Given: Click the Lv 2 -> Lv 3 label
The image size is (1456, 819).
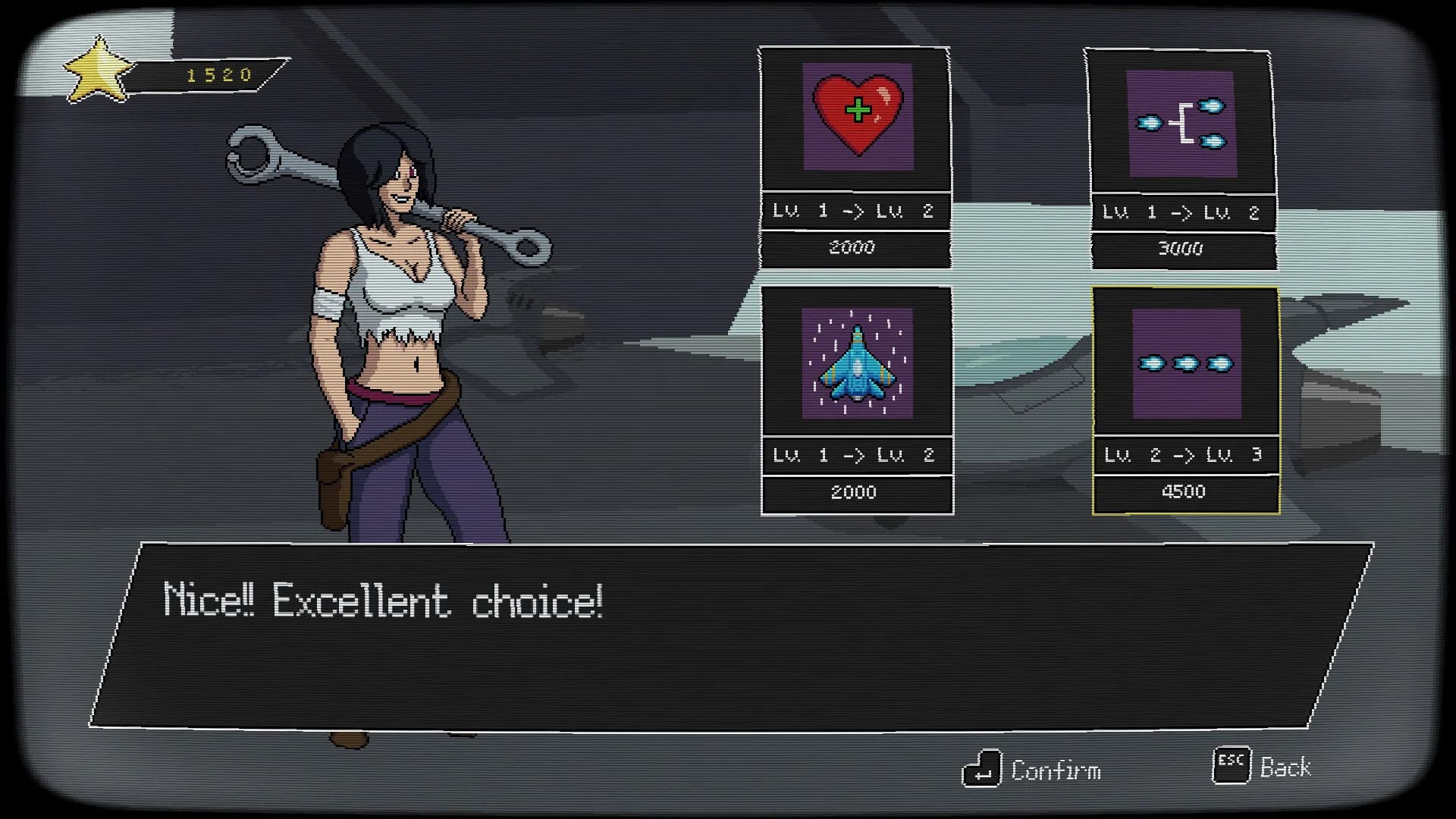Looking at the screenshot, I should click(1183, 455).
